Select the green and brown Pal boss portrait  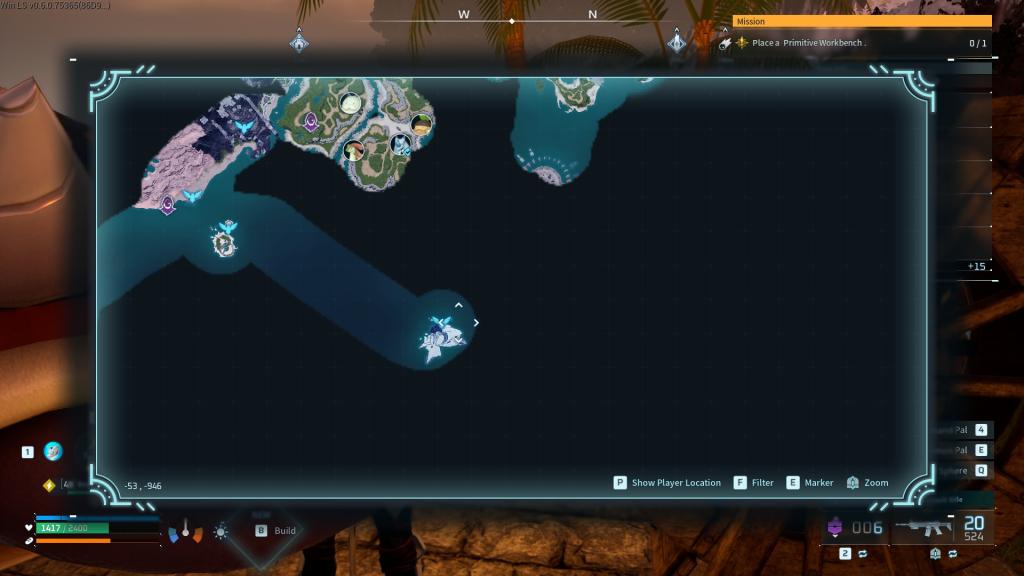353,151
